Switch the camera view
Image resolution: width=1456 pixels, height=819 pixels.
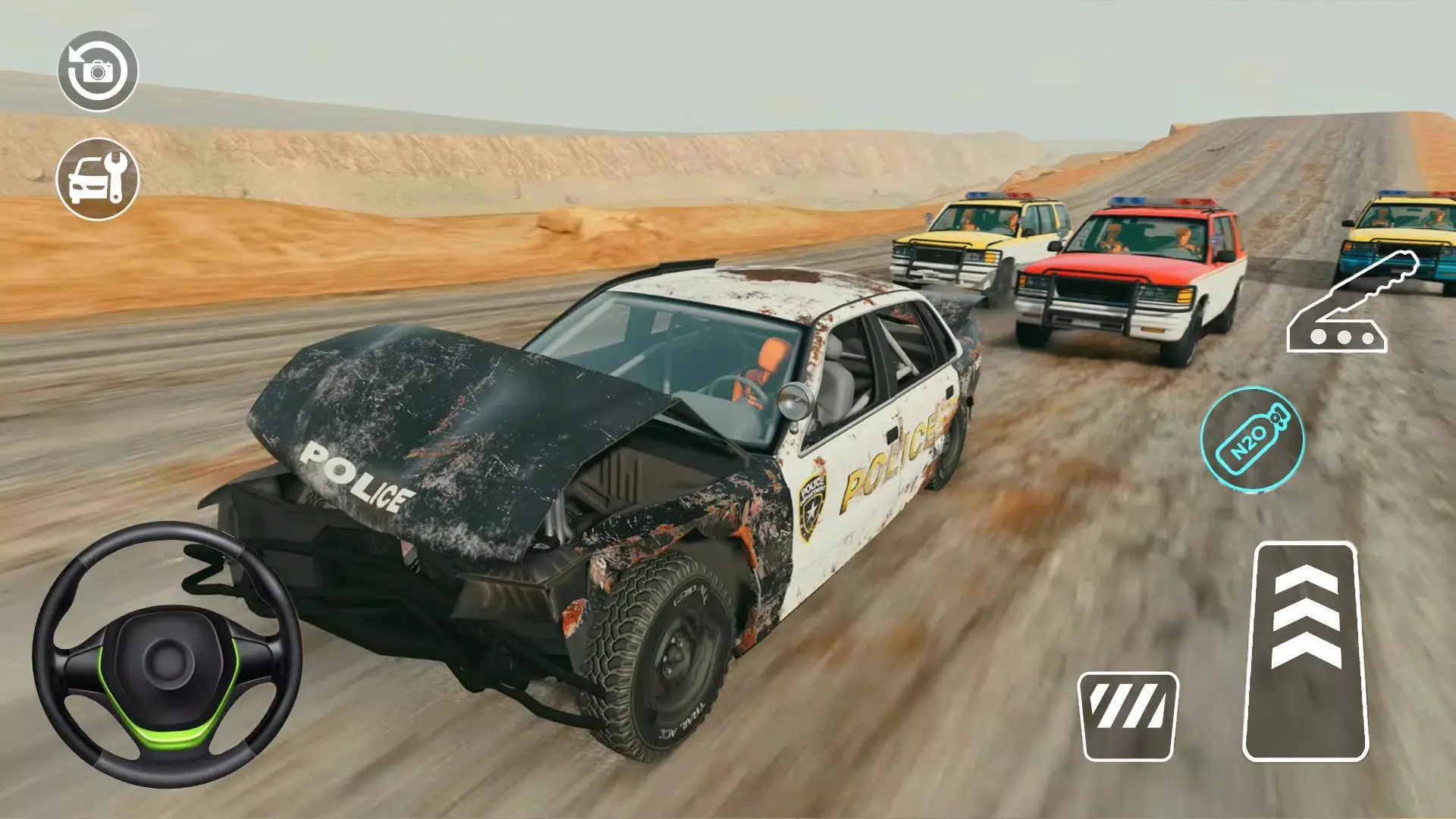98,71
